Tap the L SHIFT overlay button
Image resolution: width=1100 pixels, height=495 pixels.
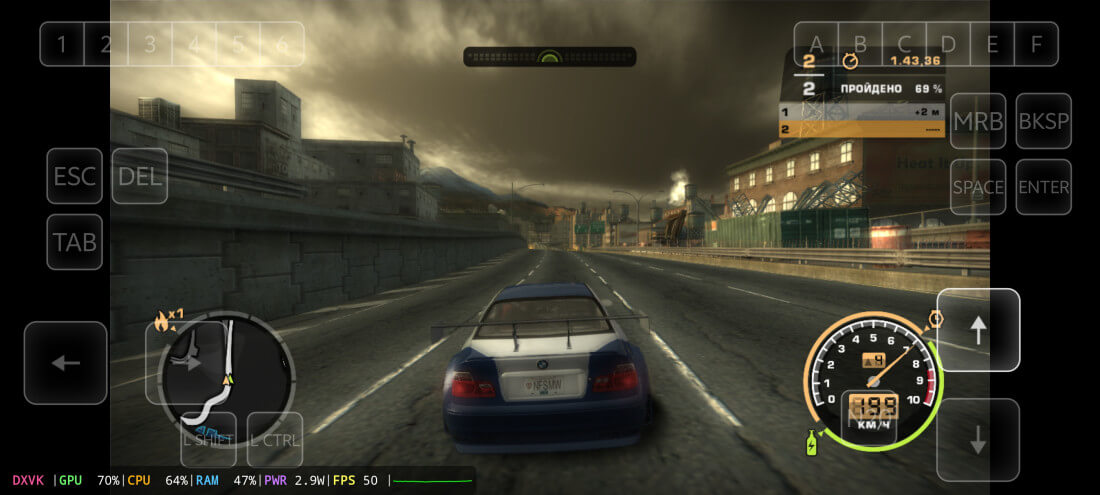[208, 439]
